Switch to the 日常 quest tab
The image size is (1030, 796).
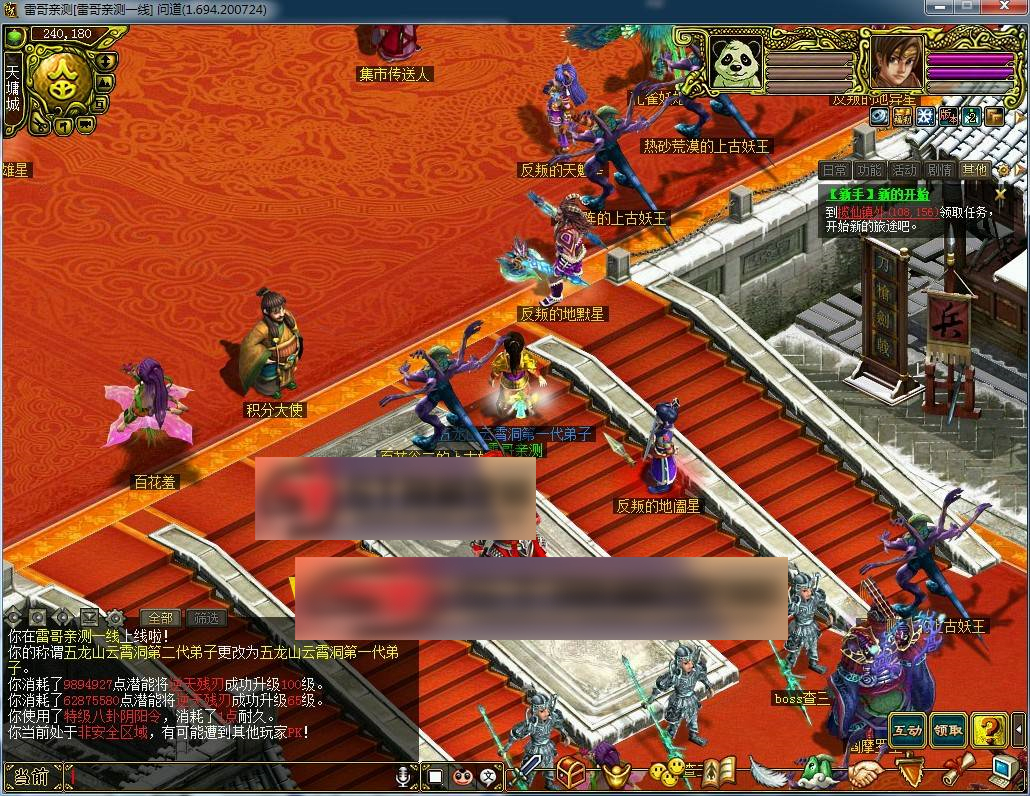[835, 170]
